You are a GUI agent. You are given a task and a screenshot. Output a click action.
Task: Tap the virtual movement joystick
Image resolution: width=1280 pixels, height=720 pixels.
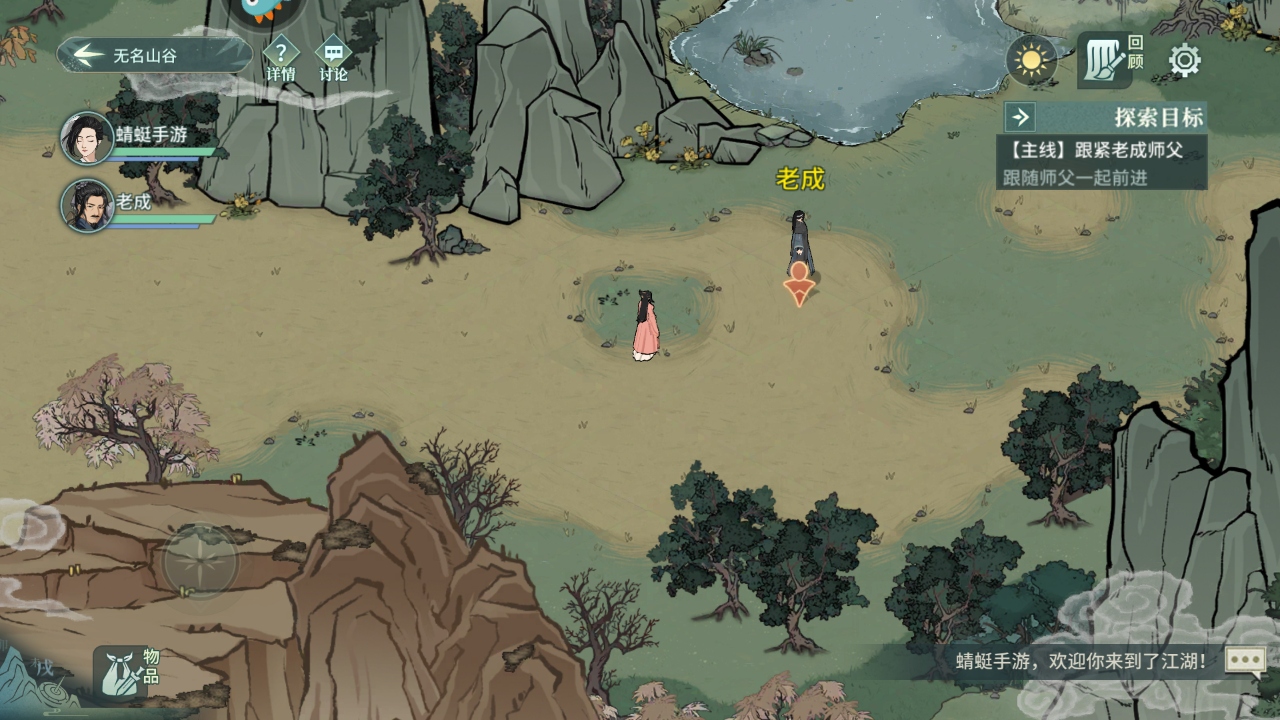200,561
